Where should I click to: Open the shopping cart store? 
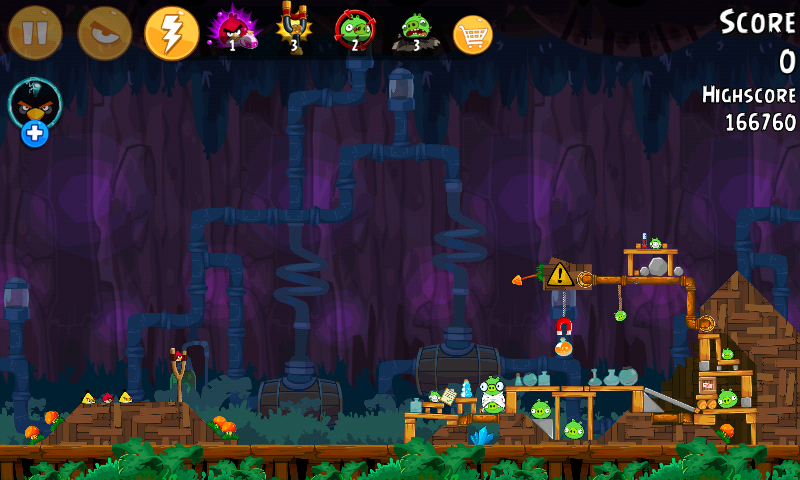coord(473,34)
